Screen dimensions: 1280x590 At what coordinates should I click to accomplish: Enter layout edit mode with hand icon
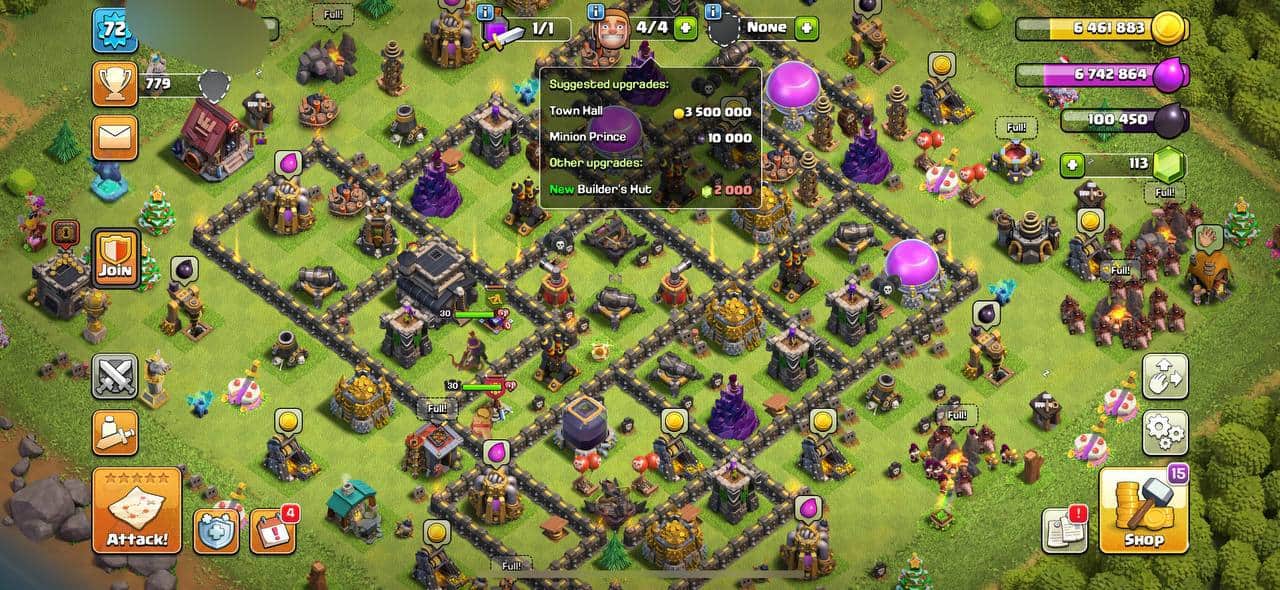[x=1165, y=376]
